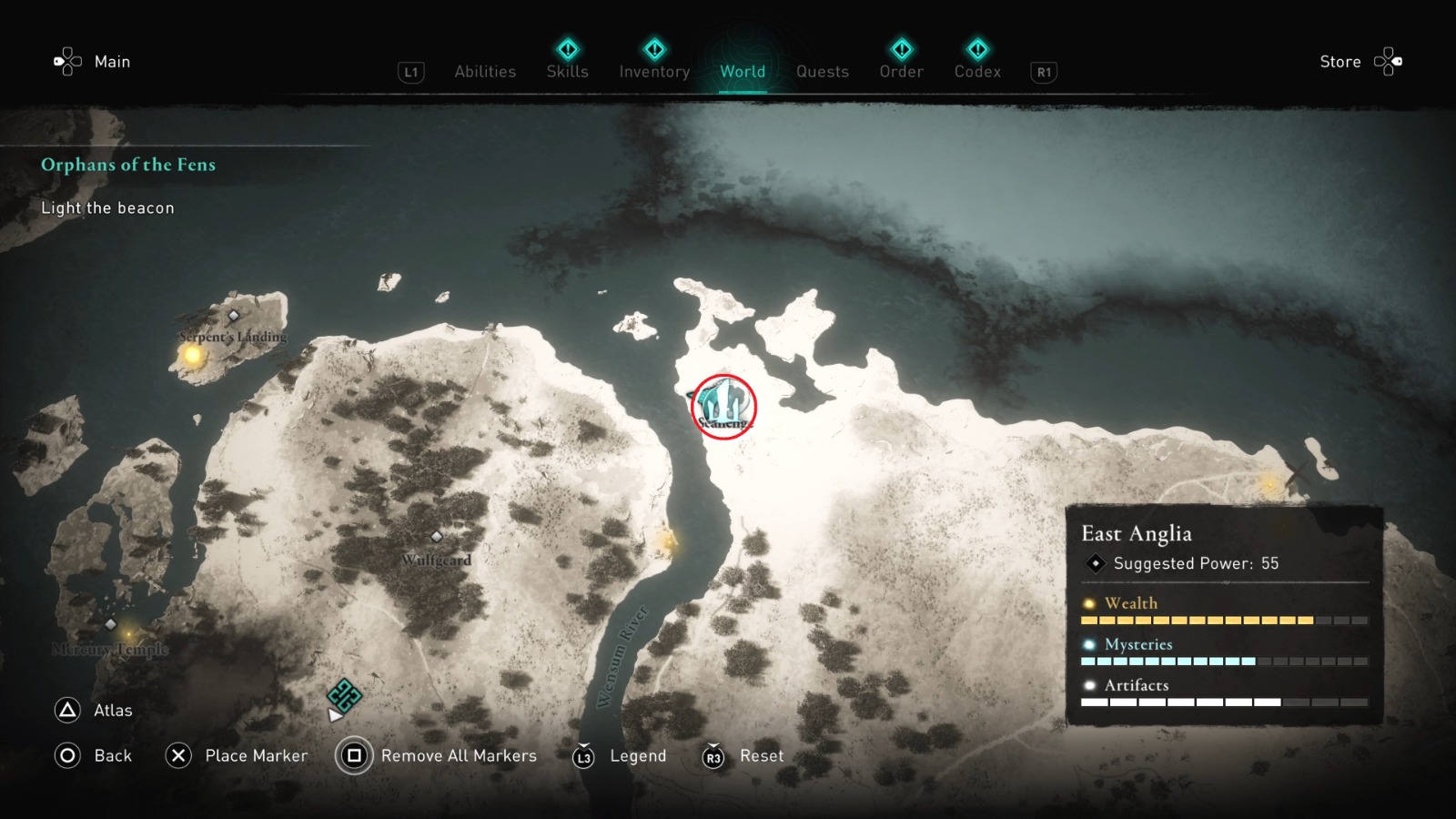Click the Wulfgeard location diamond
This screenshot has width=1456, height=819.
click(x=436, y=537)
